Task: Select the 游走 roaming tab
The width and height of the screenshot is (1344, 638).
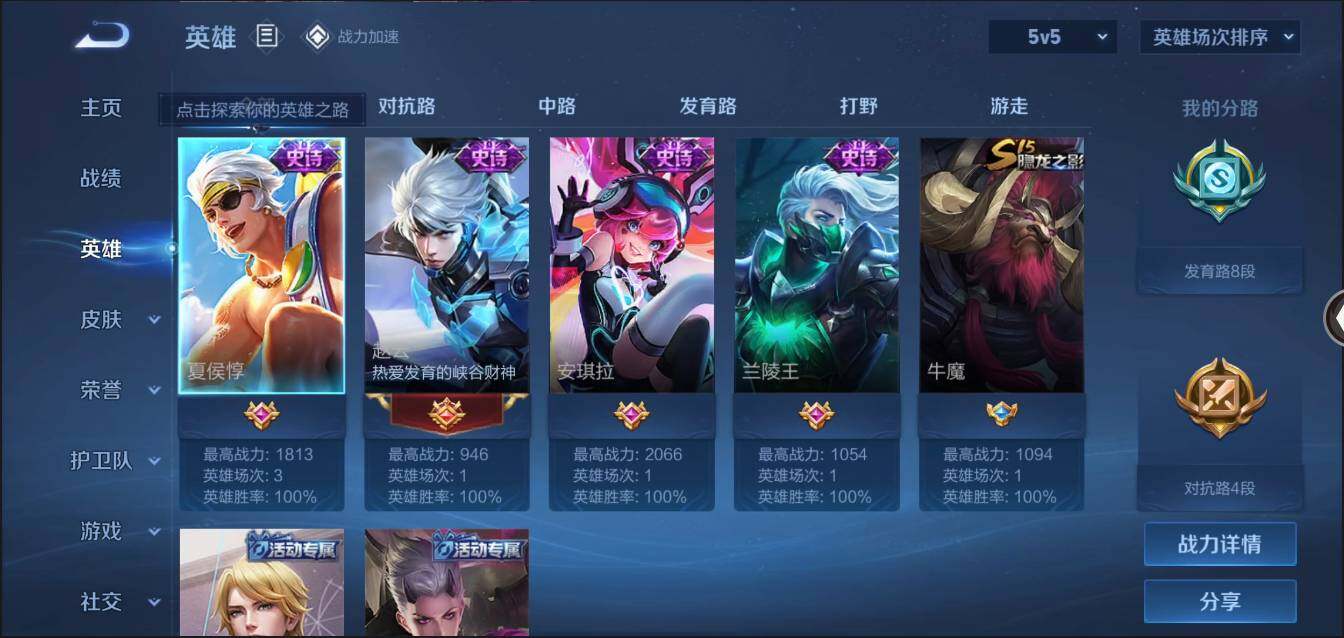Action: [1009, 106]
